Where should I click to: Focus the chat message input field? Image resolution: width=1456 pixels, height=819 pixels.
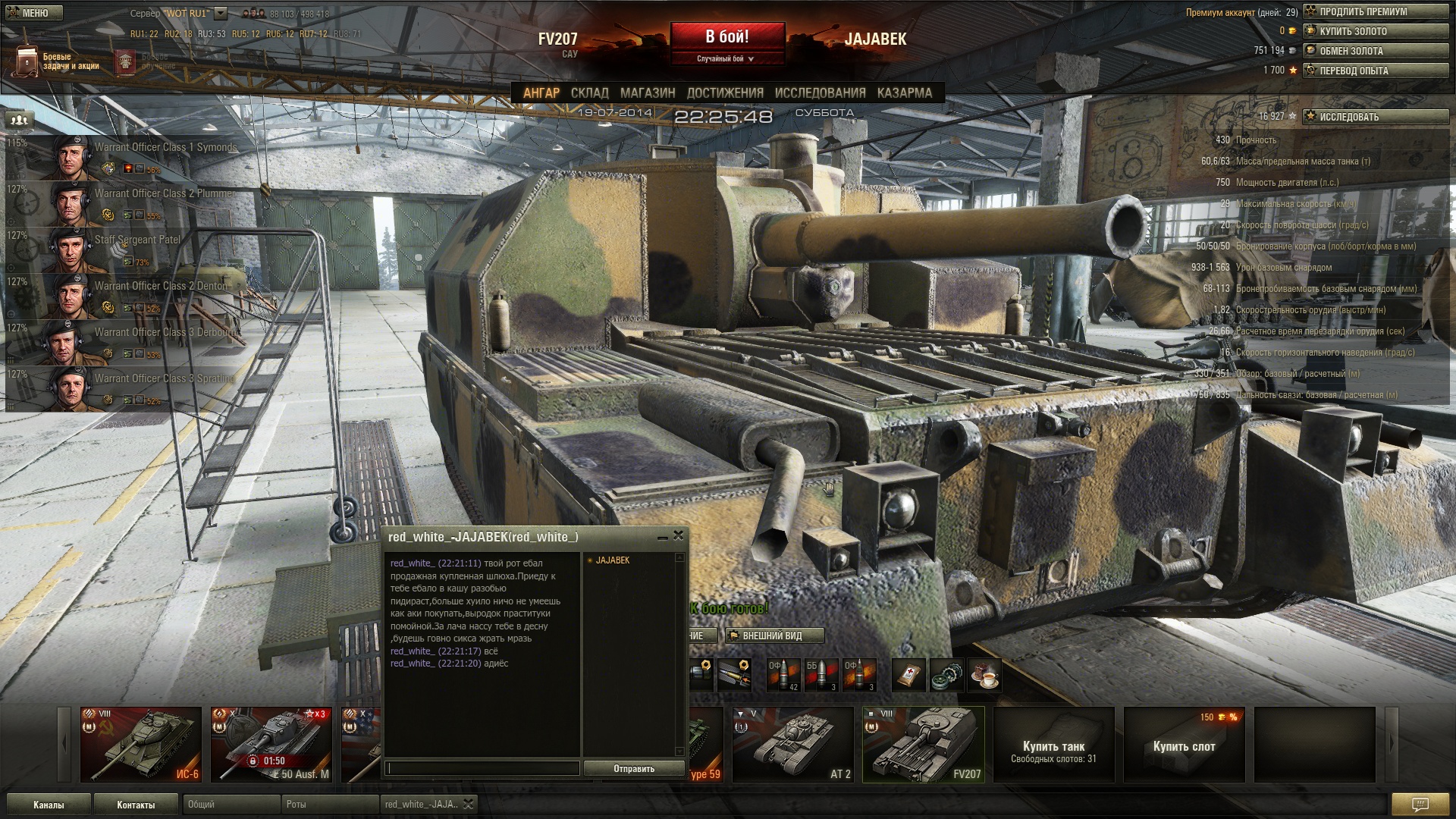[482, 769]
